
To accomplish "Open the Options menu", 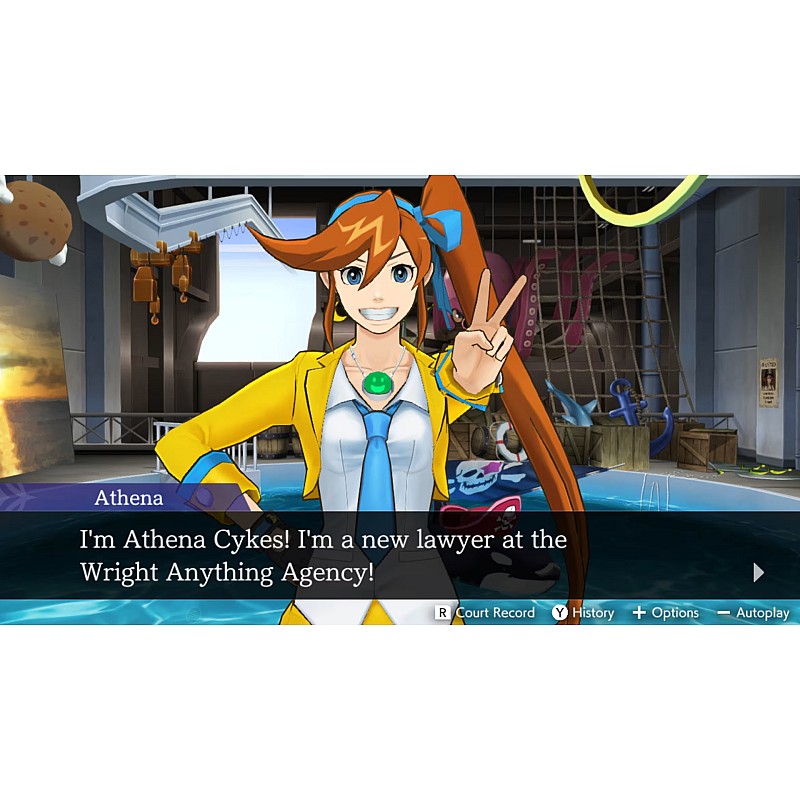I will (x=665, y=613).
